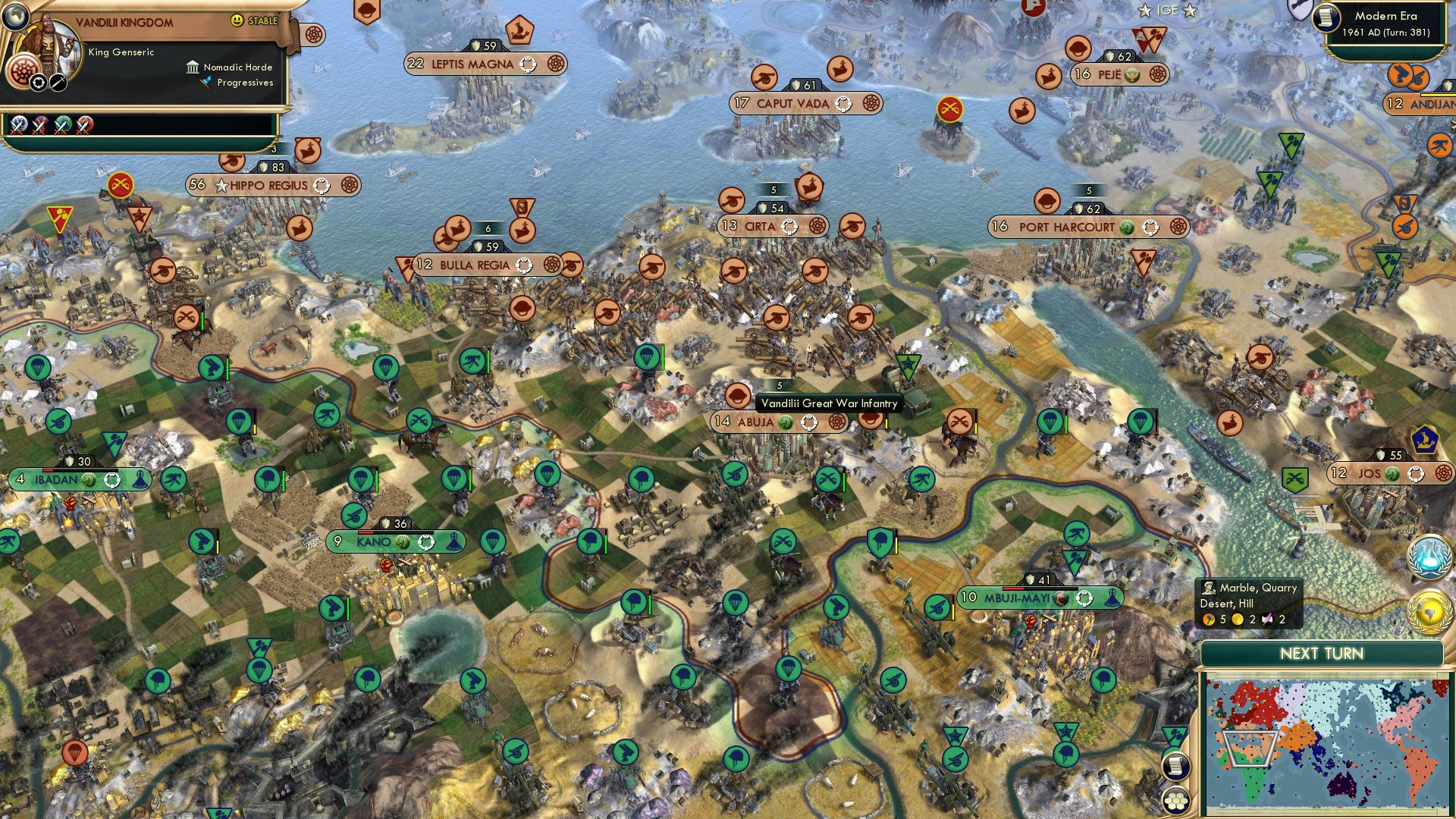Click the Vandilii Kingdom panel header

[x=124, y=23]
